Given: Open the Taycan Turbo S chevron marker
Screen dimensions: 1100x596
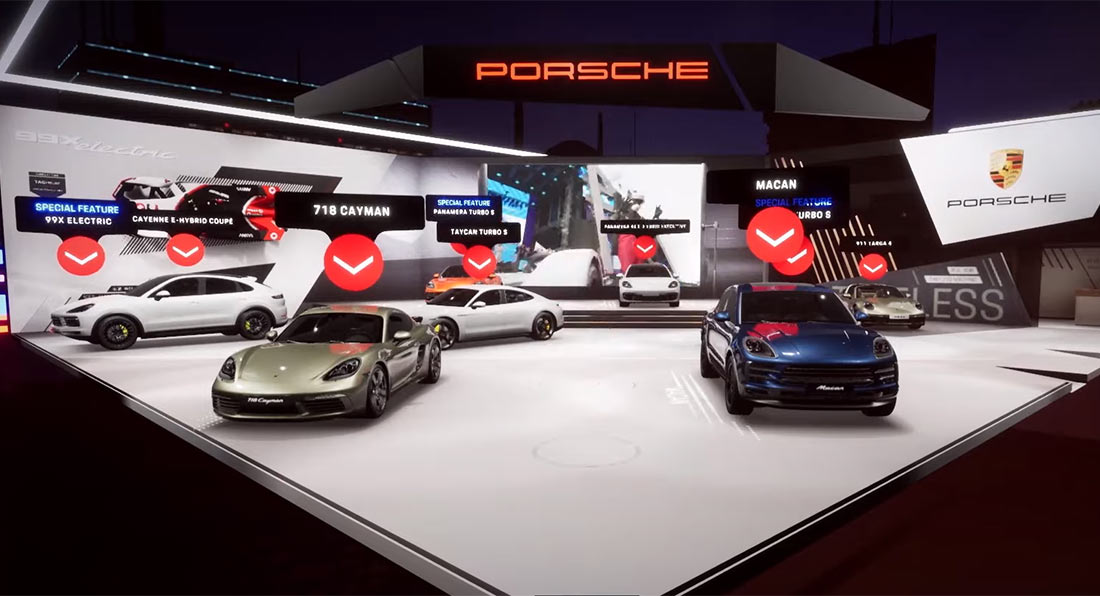Looking at the screenshot, I should (x=479, y=261).
